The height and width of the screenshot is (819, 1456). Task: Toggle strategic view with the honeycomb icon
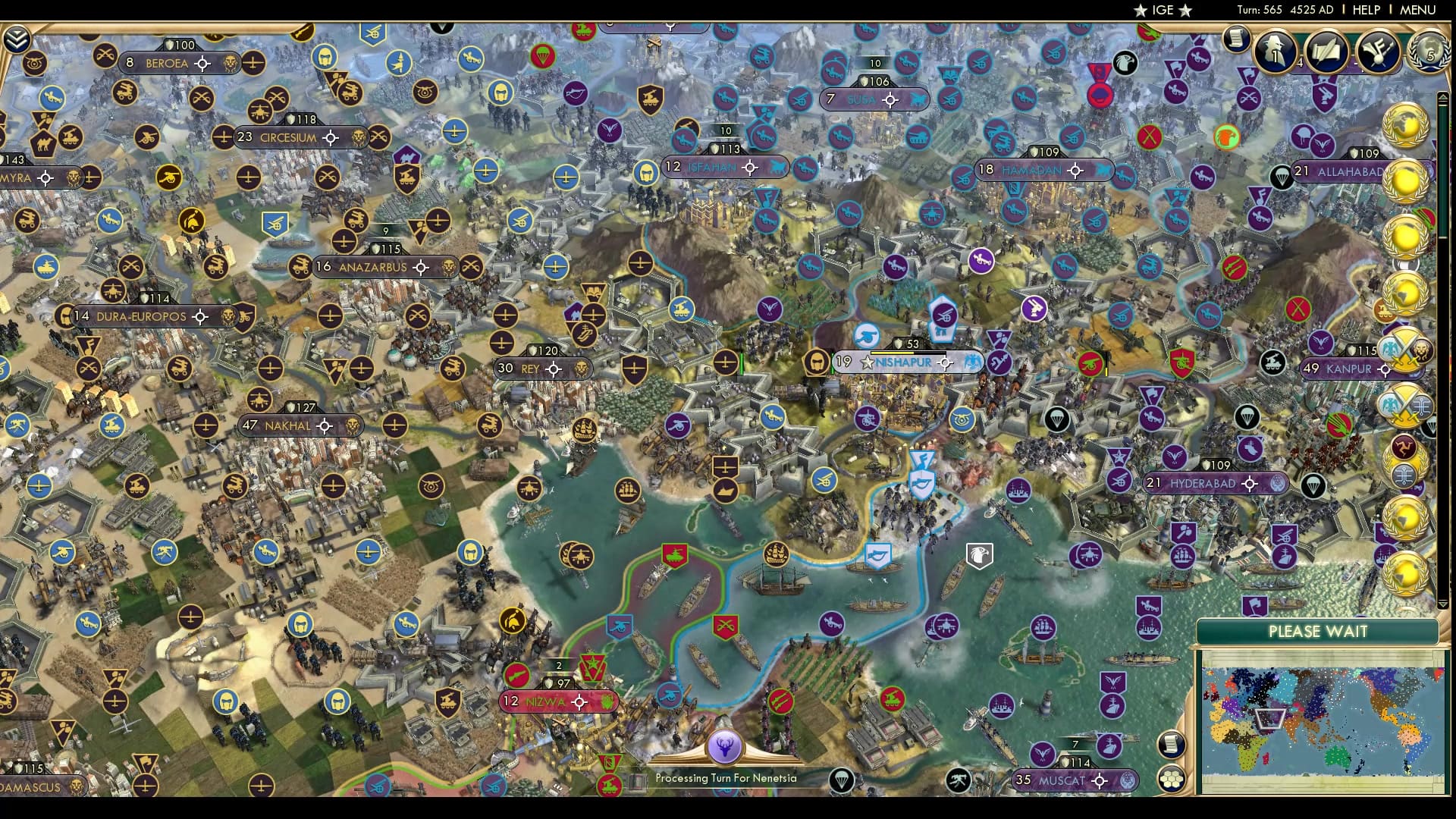[1172, 777]
